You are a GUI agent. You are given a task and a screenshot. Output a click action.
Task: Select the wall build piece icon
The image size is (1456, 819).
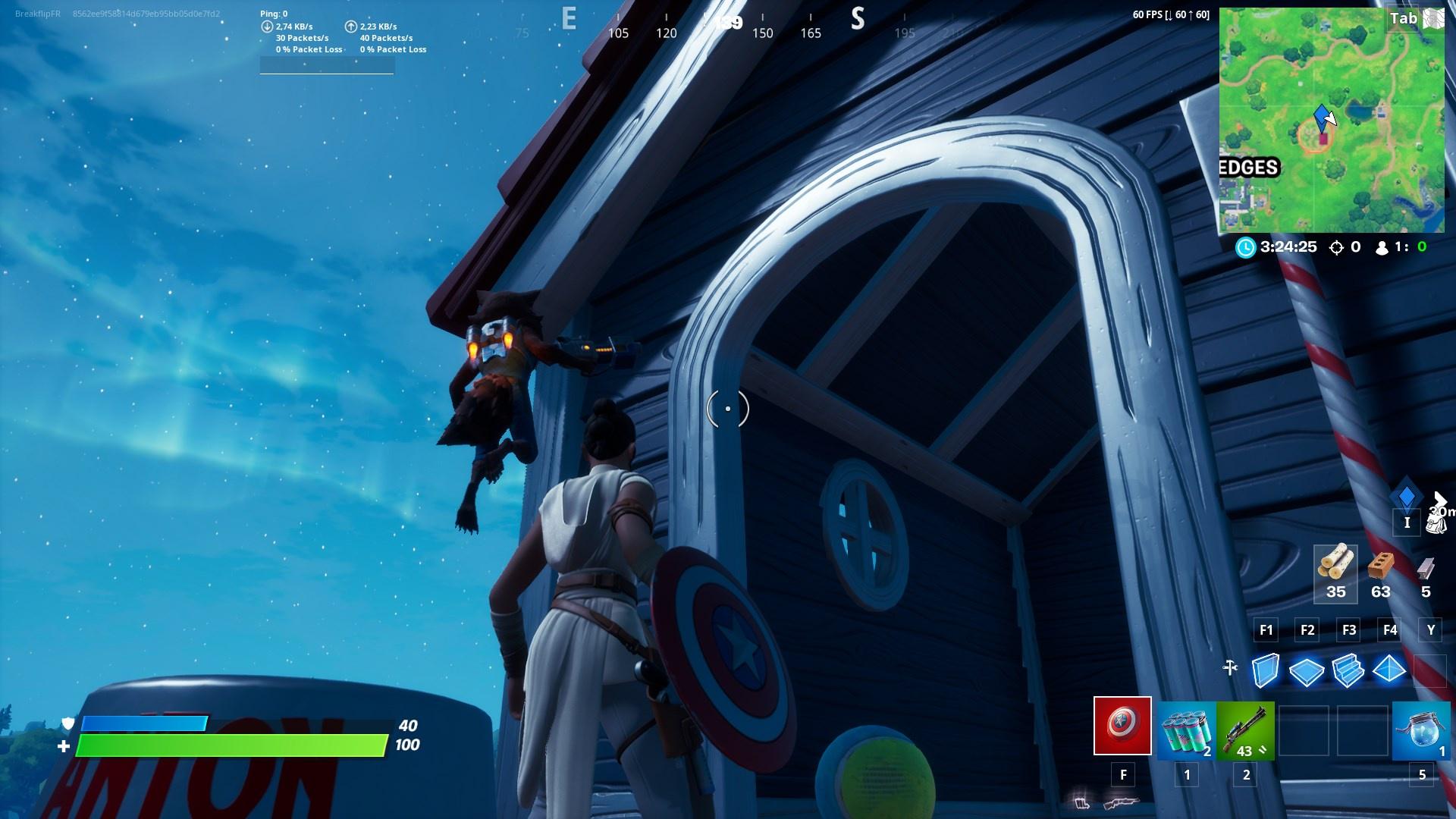(x=1266, y=670)
